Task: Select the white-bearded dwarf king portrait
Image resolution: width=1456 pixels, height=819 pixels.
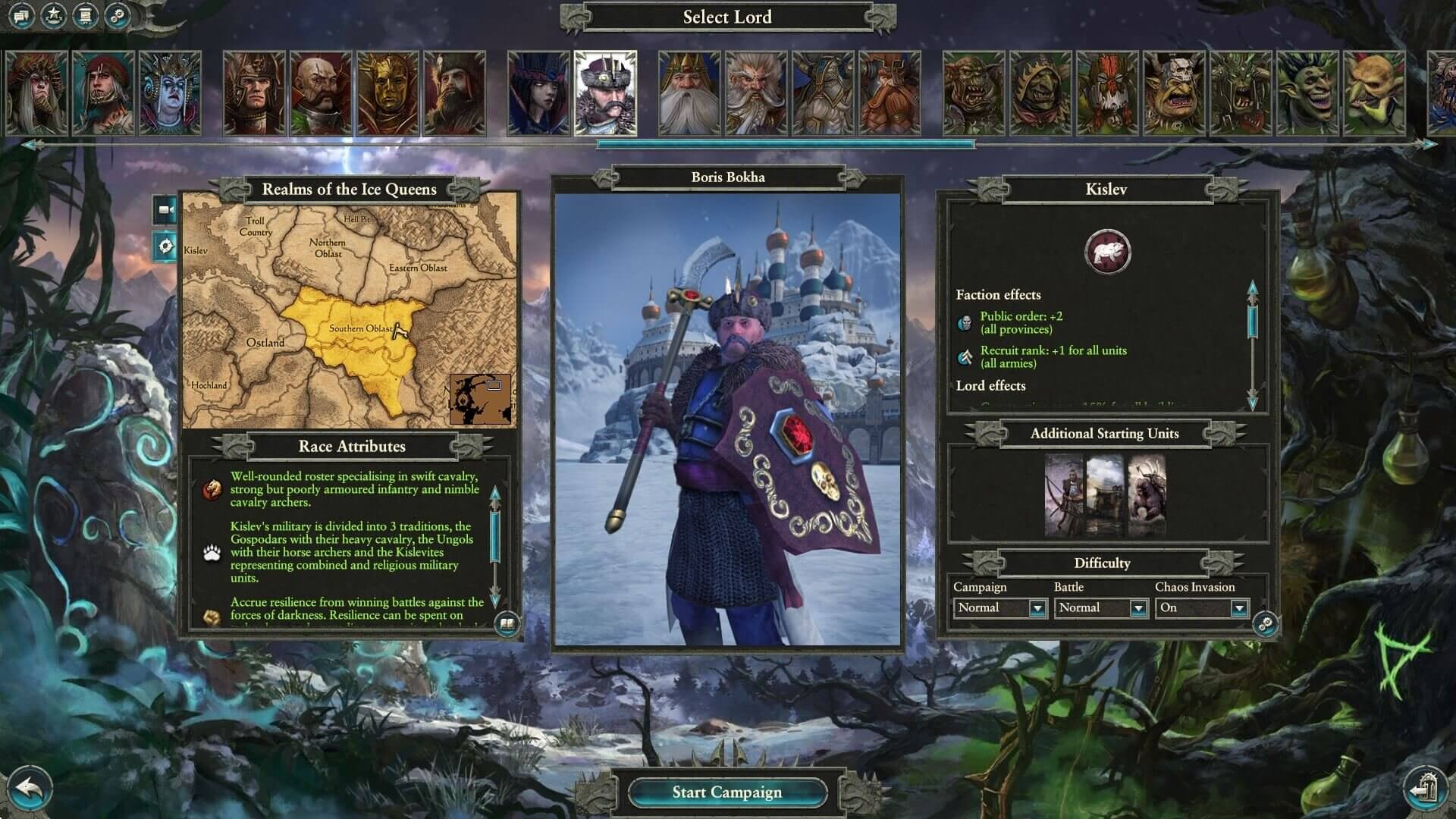Action: (x=689, y=93)
